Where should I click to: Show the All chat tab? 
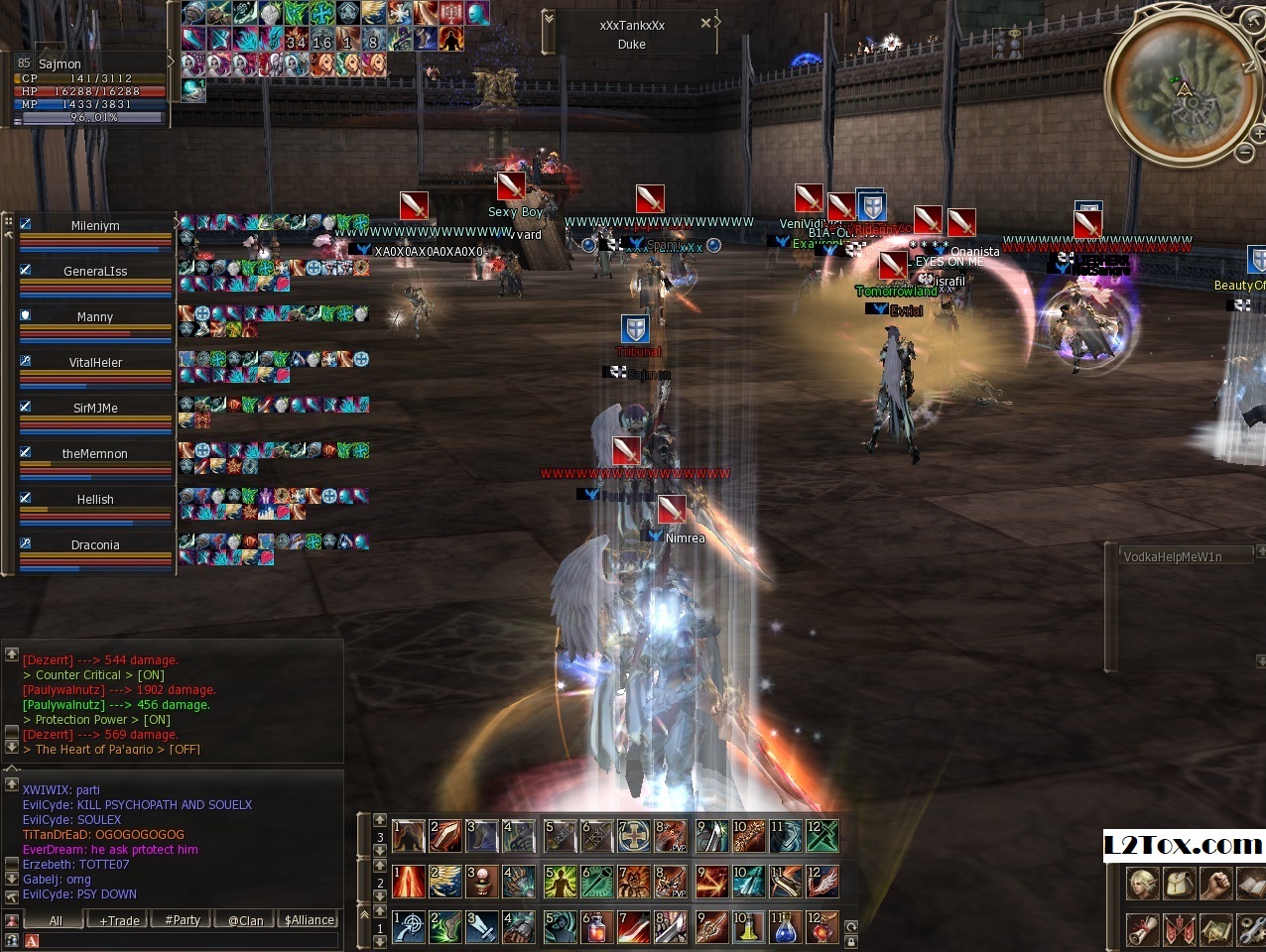(x=56, y=920)
